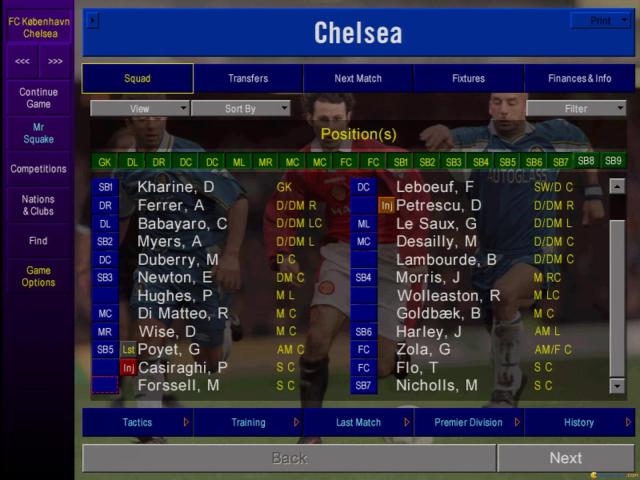Image resolution: width=640 pixels, height=480 pixels.
Task: Open Game Options
Action: (38, 276)
